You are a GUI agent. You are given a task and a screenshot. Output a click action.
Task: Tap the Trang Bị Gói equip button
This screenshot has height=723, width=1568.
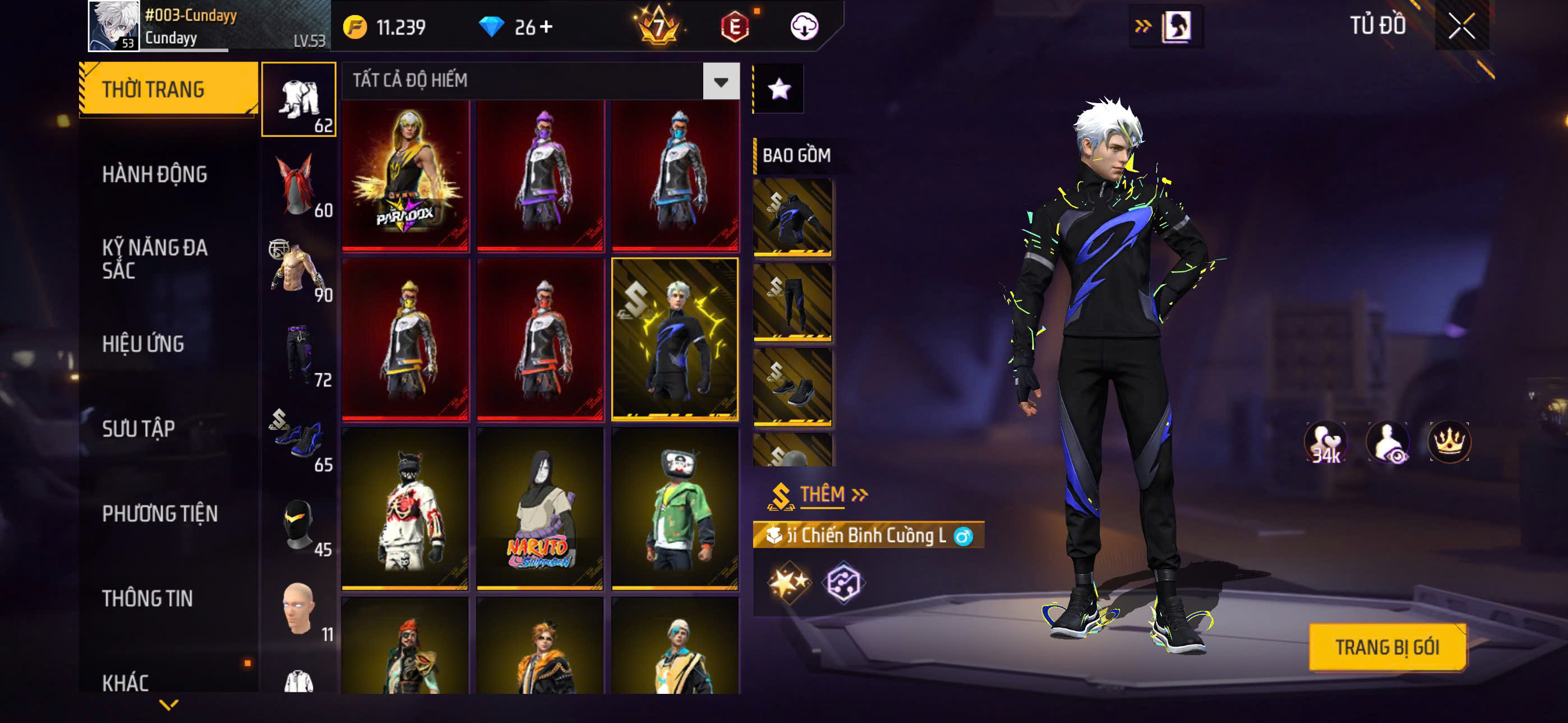[x=1387, y=647]
